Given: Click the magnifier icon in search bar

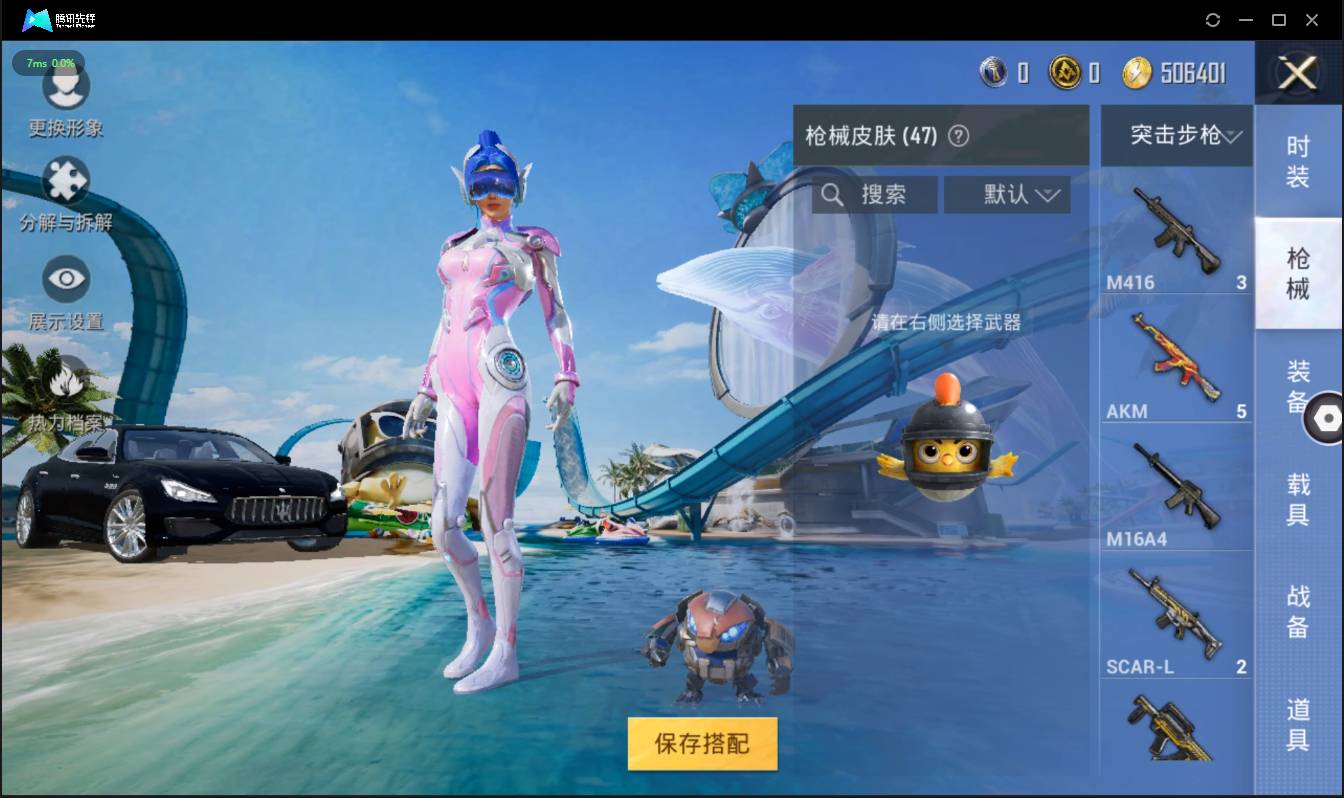Looking at the screenshot, I should click(x=833, y=194).
